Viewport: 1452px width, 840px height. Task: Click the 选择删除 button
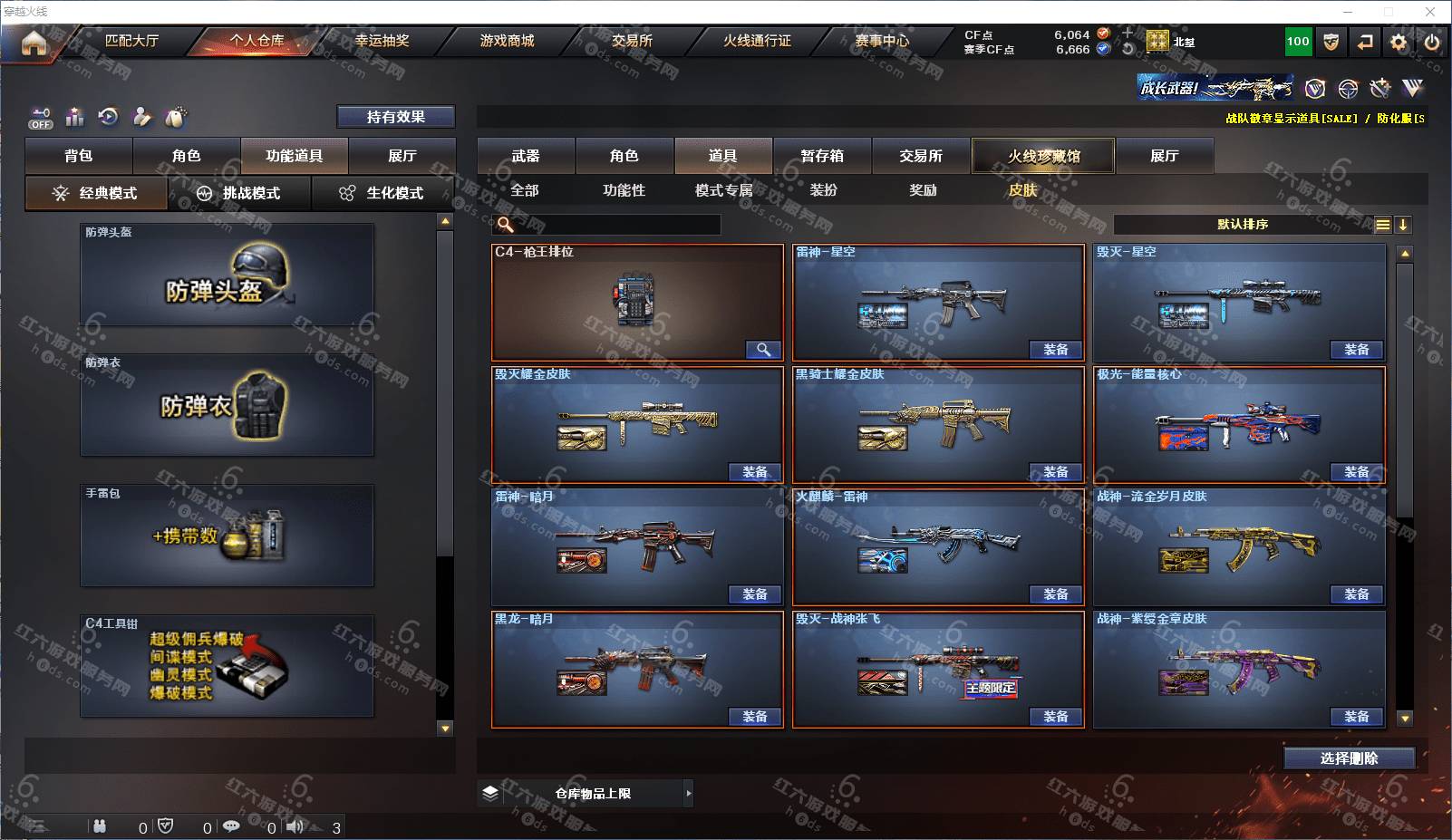tap(1349, 758)
